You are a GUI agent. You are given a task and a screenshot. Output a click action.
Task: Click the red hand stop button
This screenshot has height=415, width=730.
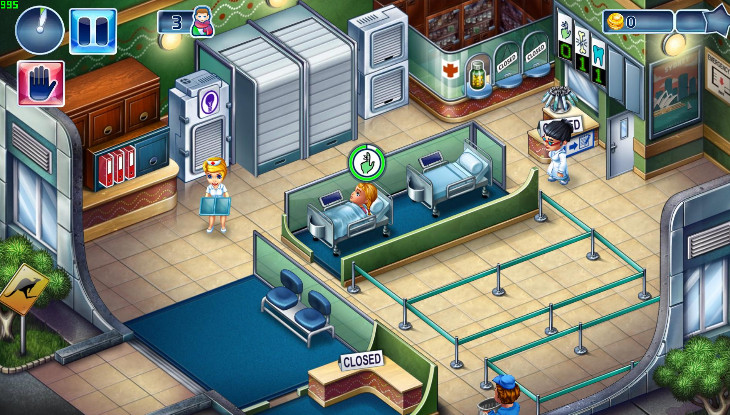pos(41,83)
